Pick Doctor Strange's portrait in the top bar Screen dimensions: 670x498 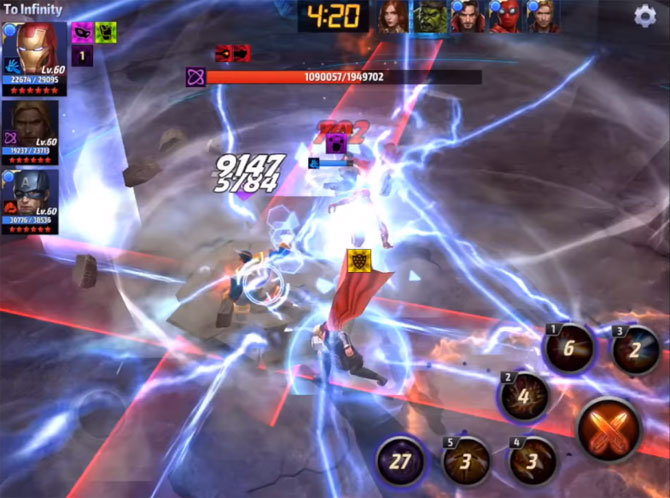(468, 17)
